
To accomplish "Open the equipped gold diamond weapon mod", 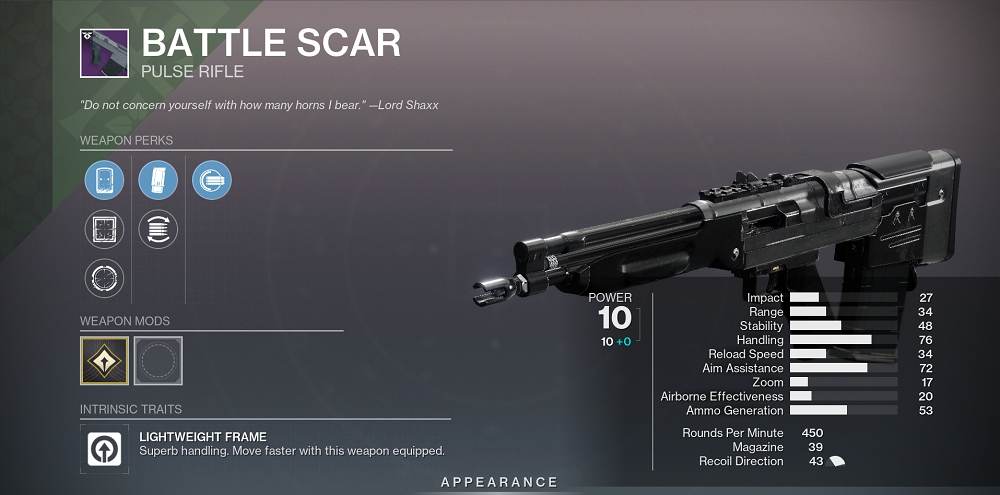I will (104, 361).
